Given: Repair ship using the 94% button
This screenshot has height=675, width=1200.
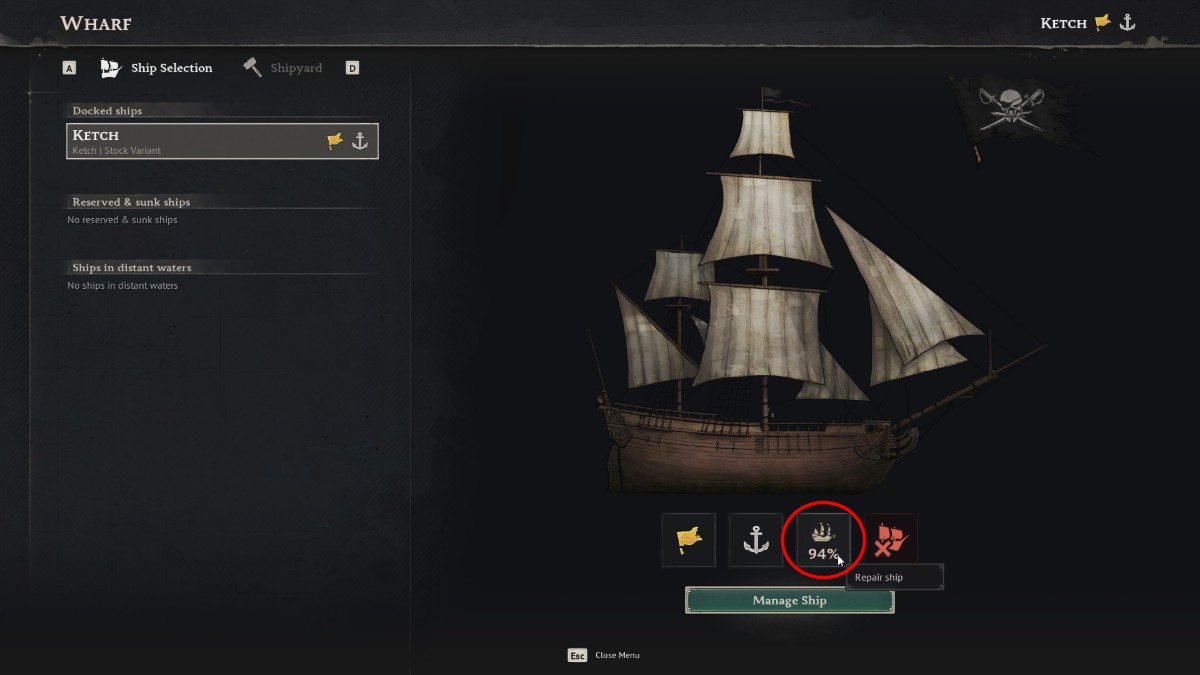Looking at the screenshot, I should pyautogui.click(x=823, y=540).
